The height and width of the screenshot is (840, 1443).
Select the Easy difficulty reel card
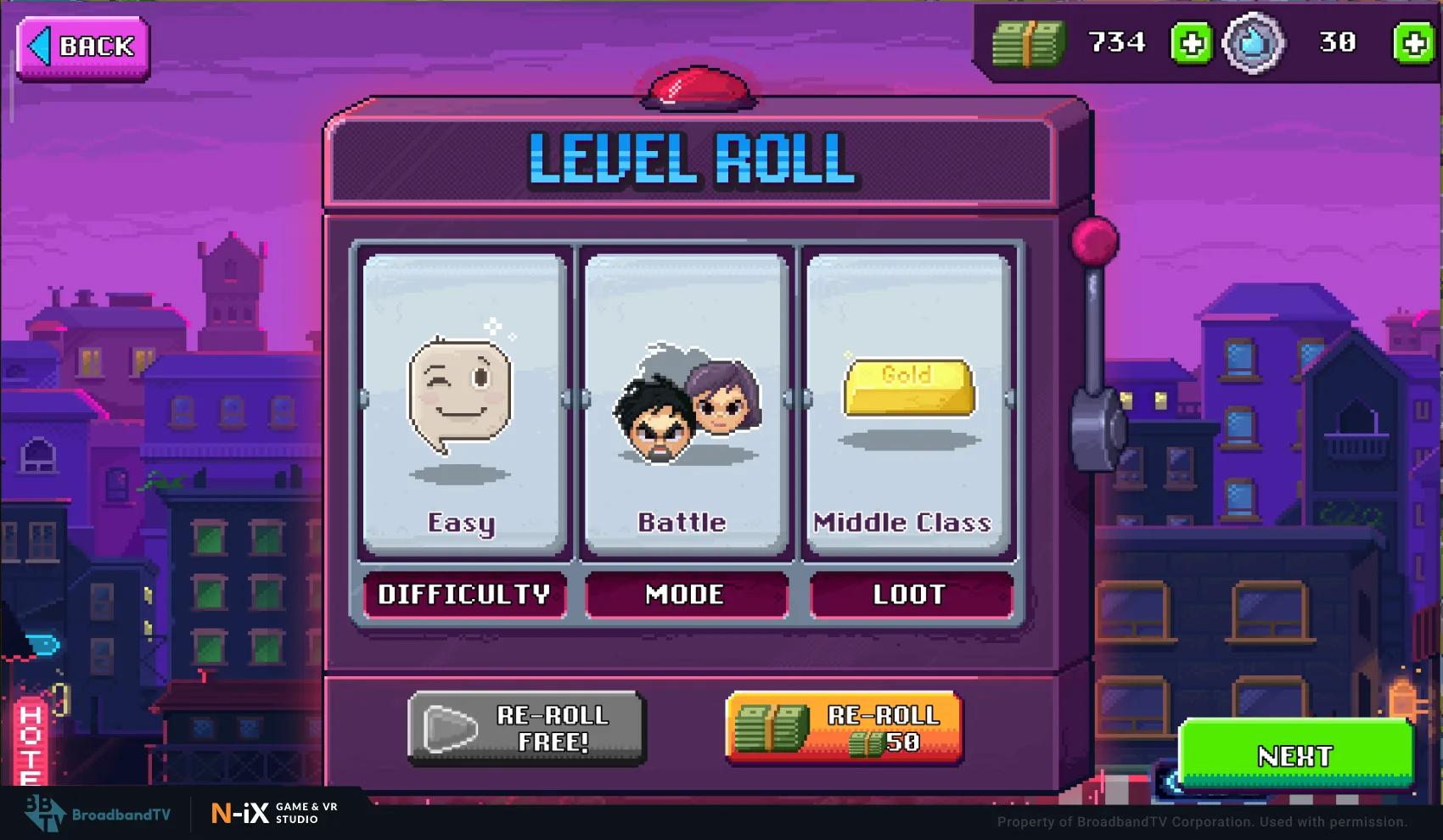(463, 403)
